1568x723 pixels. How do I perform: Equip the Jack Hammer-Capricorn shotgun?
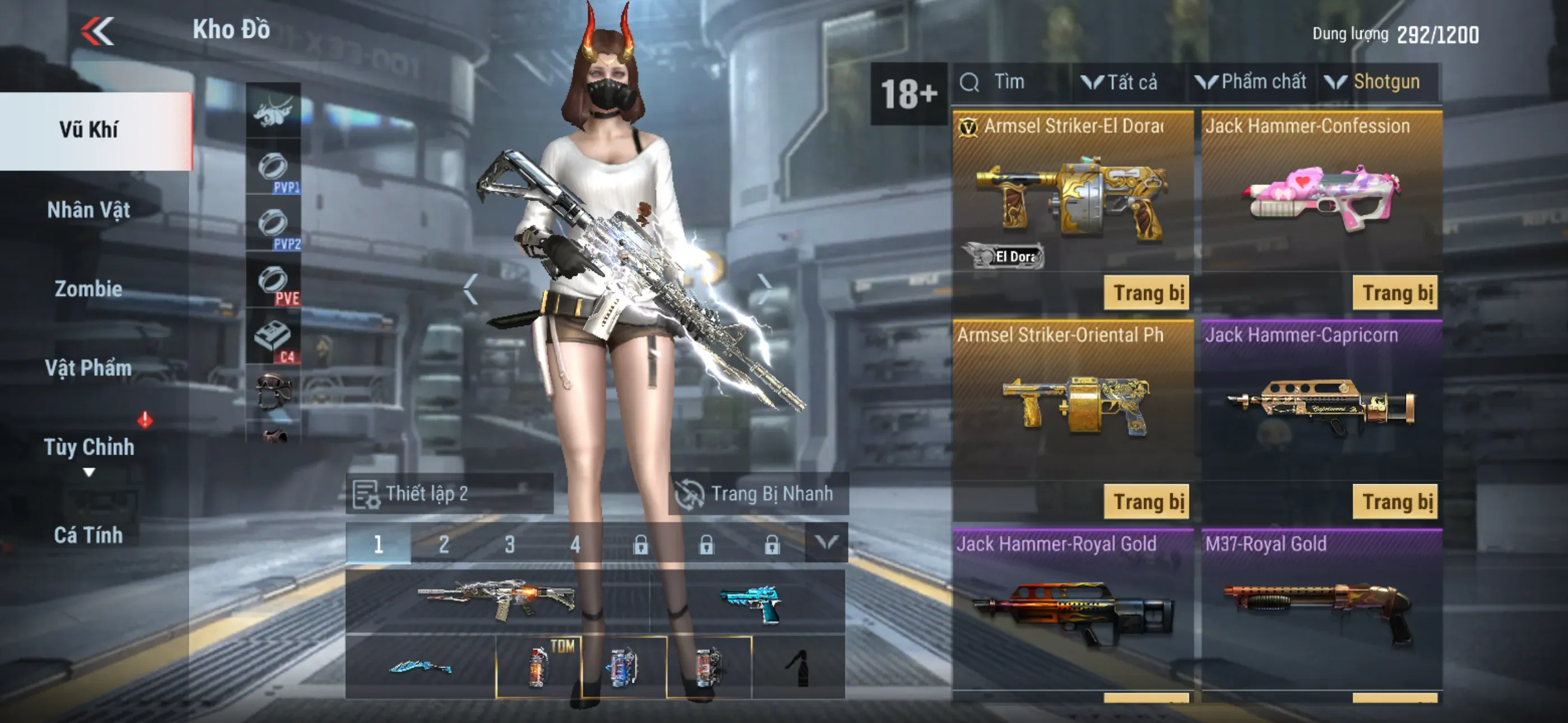point(1395,502)
